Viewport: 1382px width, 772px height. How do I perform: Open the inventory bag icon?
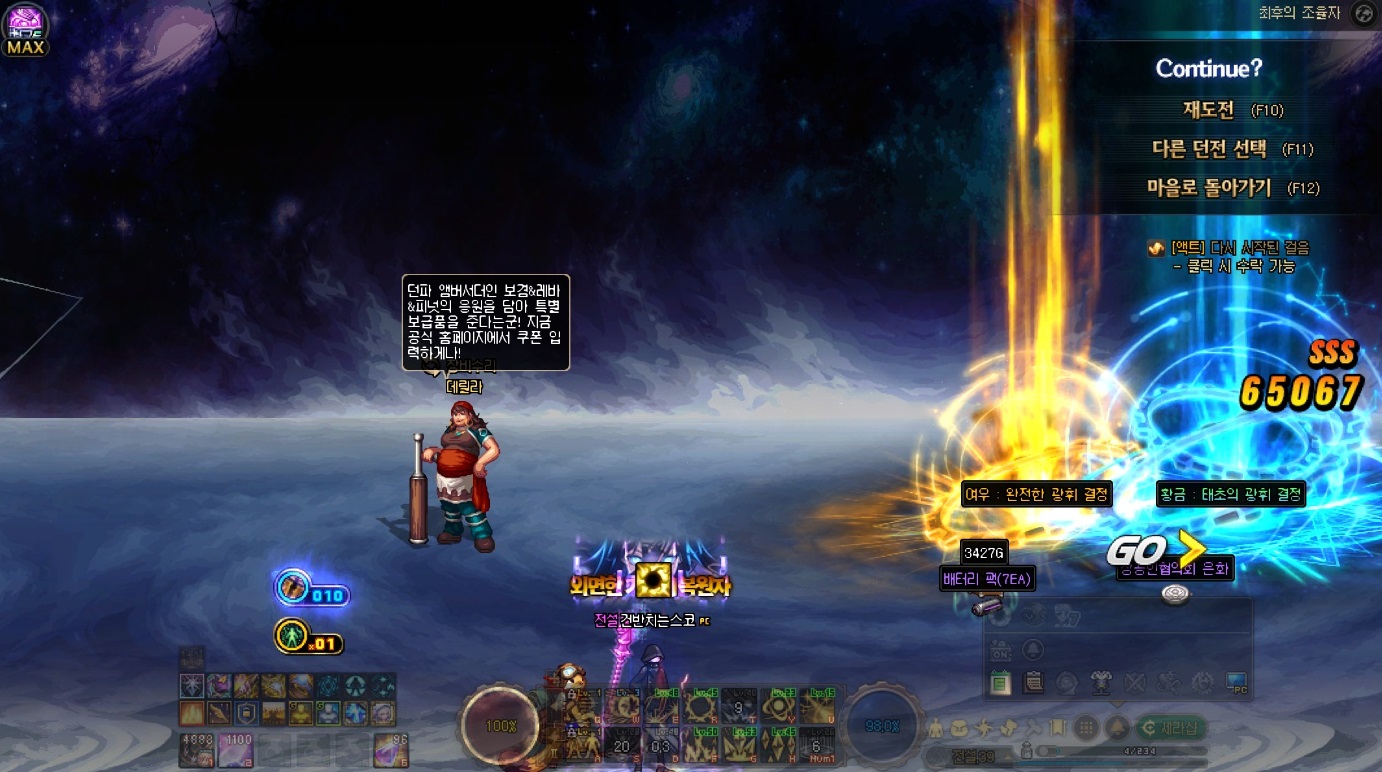957,727
